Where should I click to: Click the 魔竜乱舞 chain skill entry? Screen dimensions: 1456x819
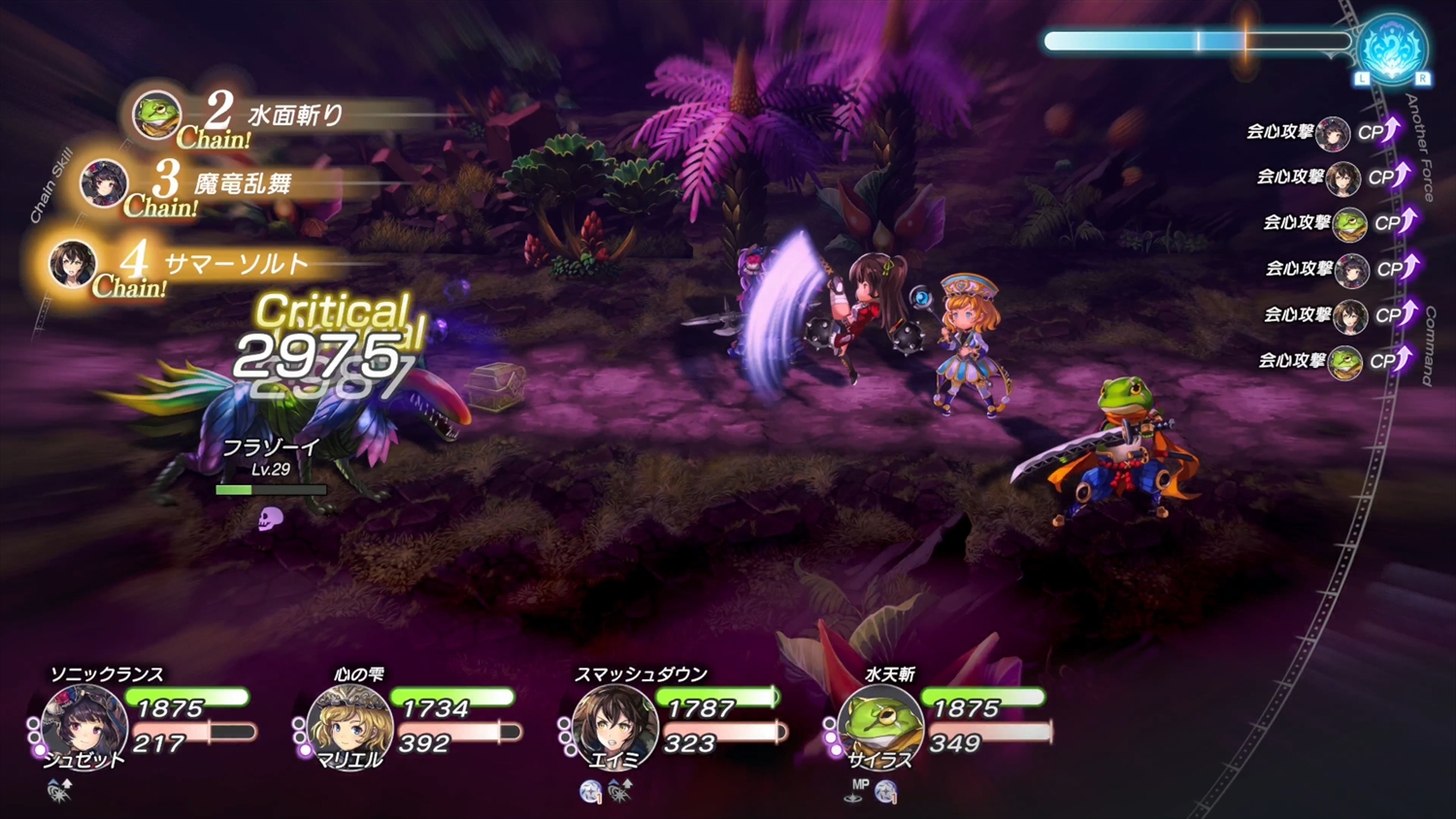(243, 183)
